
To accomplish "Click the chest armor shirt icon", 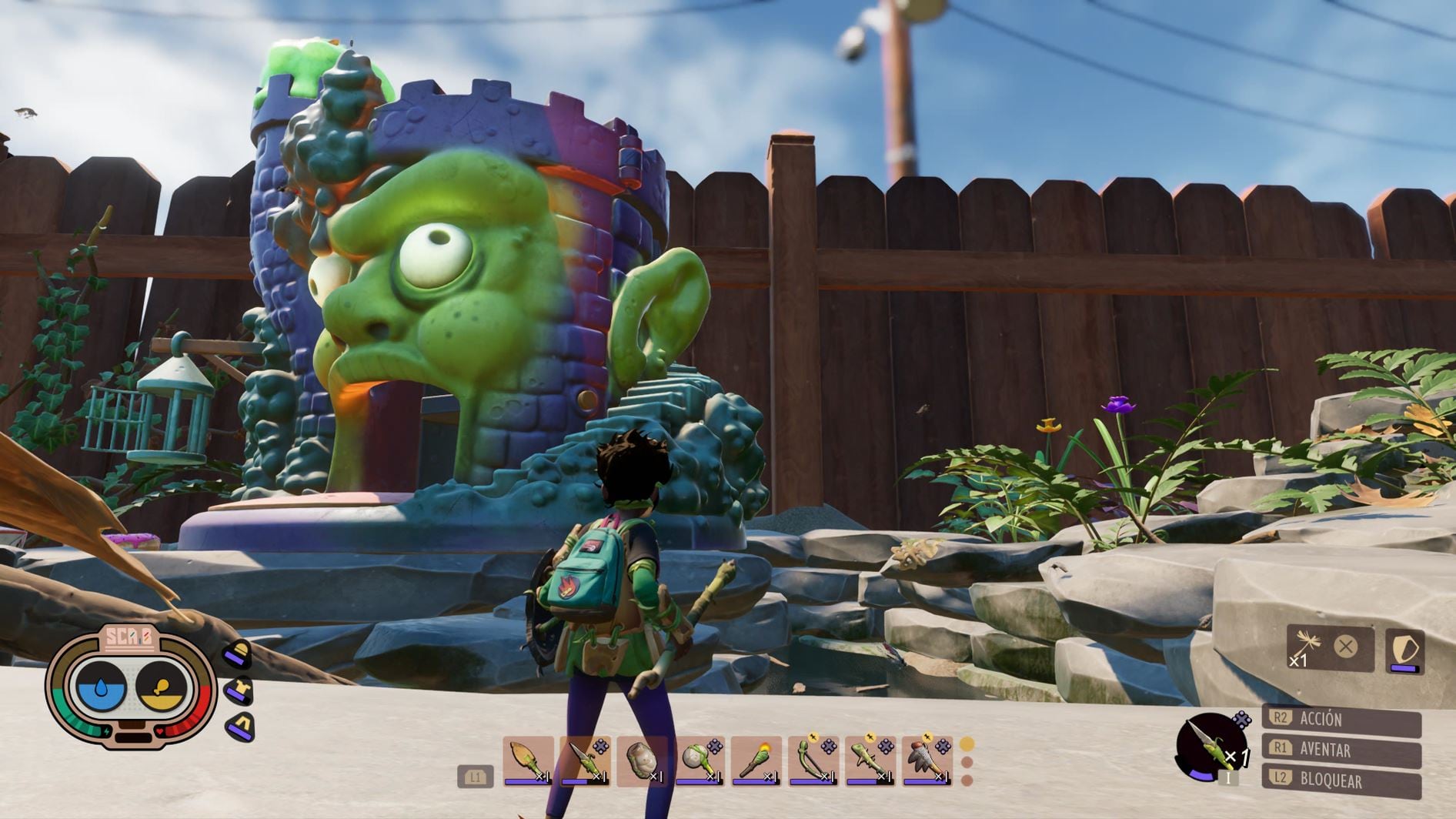I will pos(239,690).
